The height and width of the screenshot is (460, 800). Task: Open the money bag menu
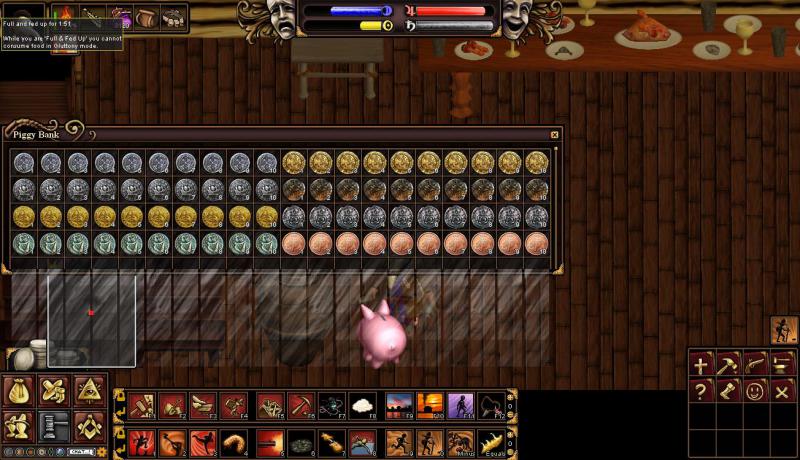(x=19, y=392)
